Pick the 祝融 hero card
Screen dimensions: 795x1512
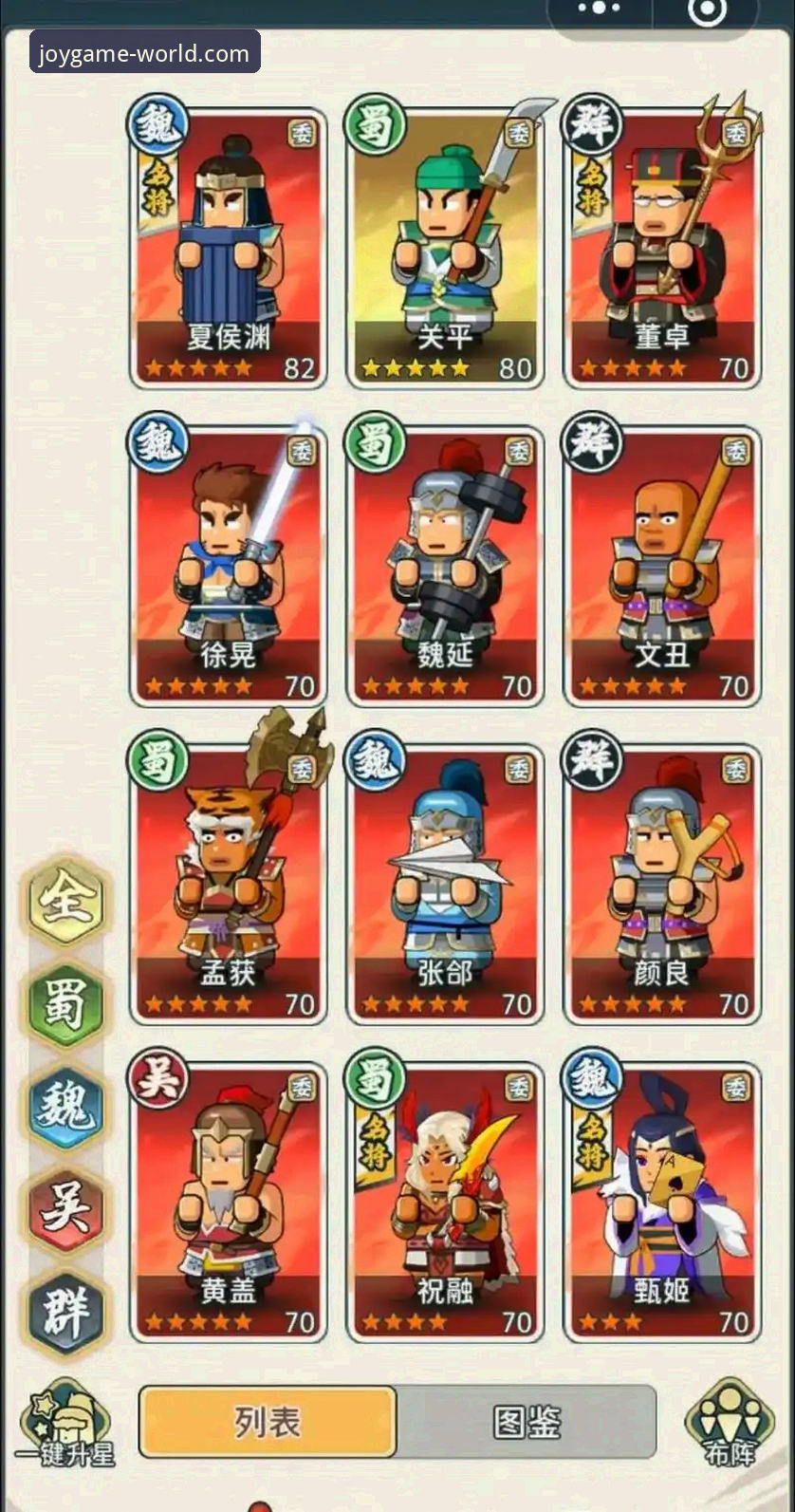[x=445, y=1202]
